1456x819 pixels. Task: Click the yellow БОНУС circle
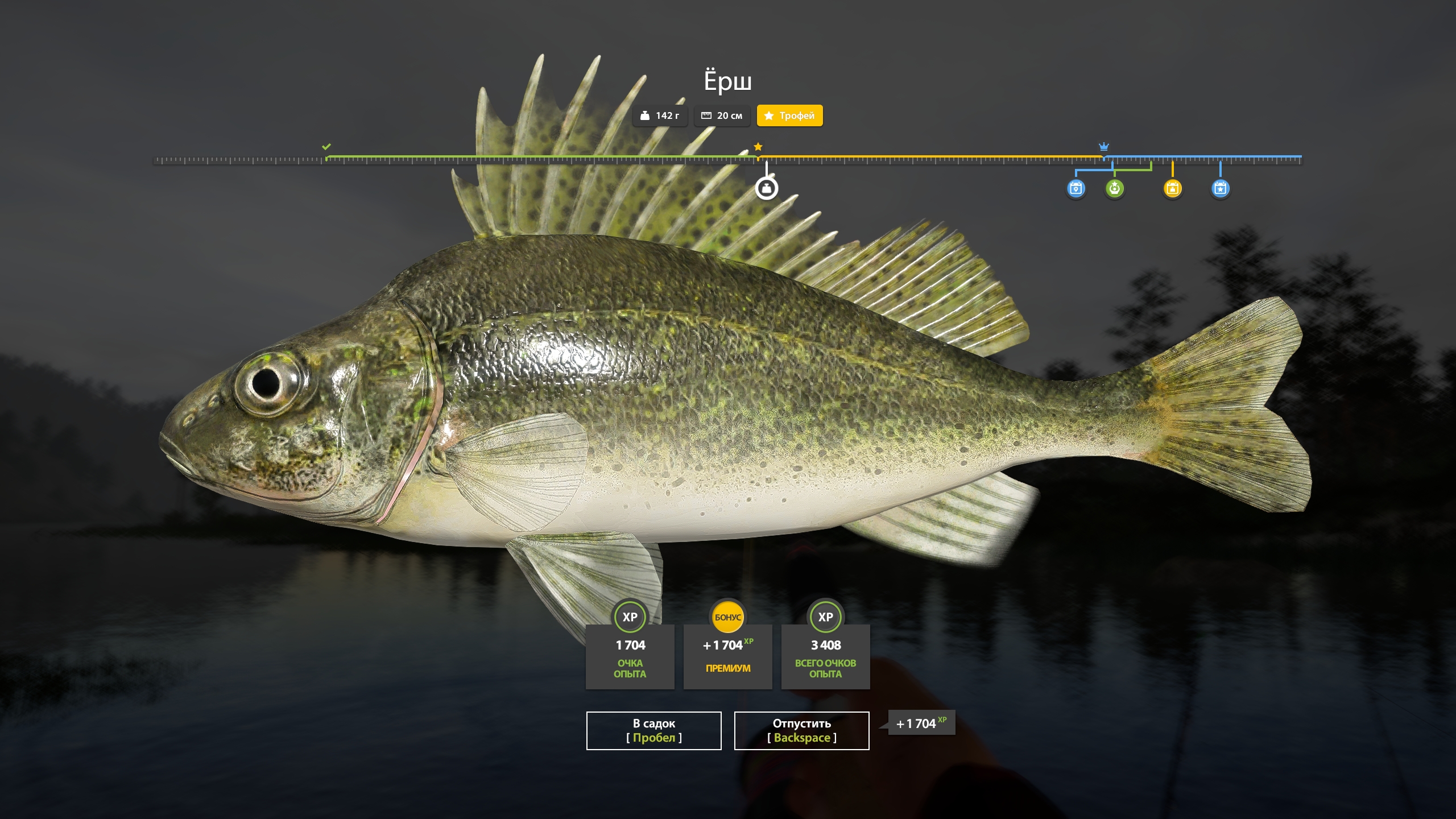coord(727,616)
